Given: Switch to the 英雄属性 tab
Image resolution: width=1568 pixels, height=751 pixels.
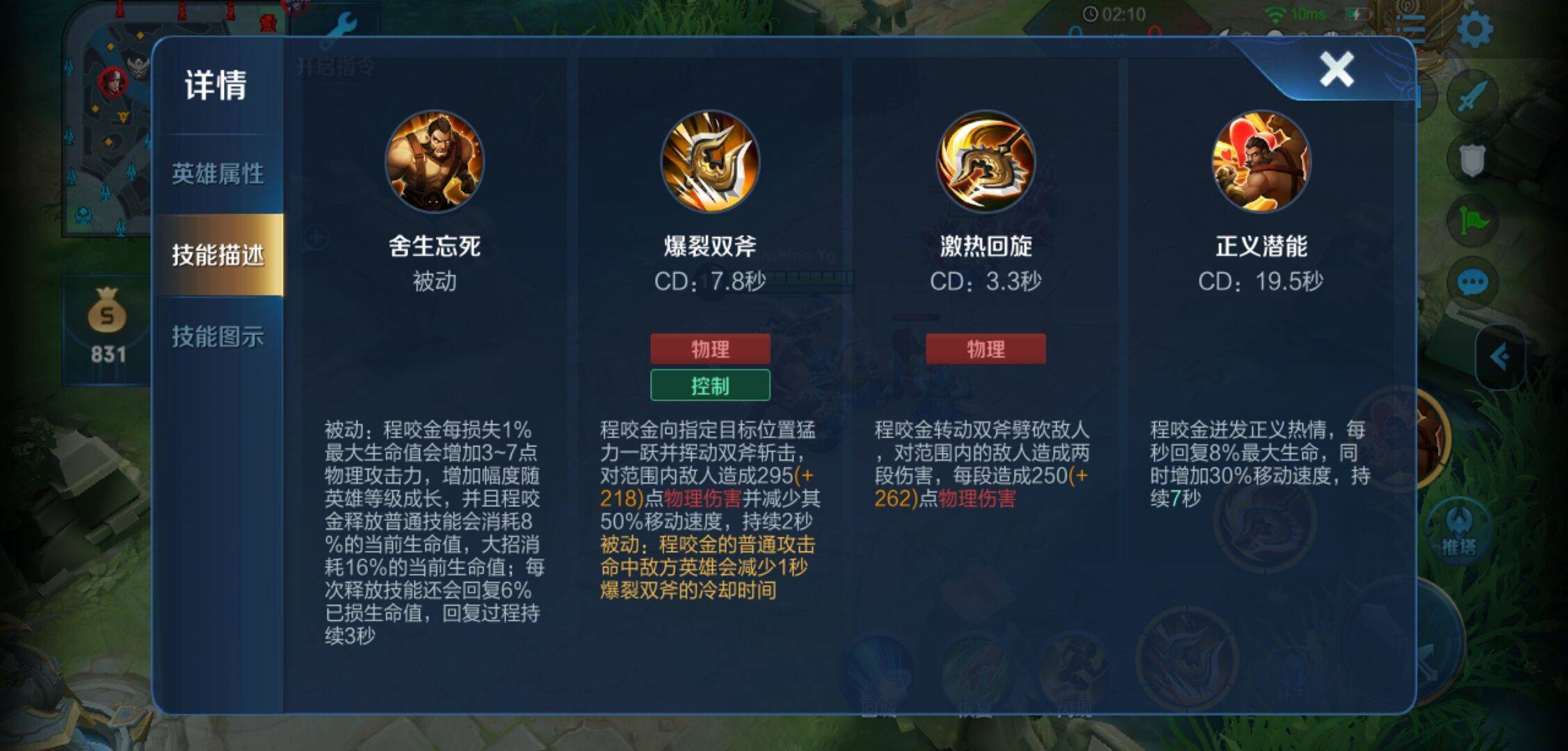Looking at the screenshot, I should 219,175.
